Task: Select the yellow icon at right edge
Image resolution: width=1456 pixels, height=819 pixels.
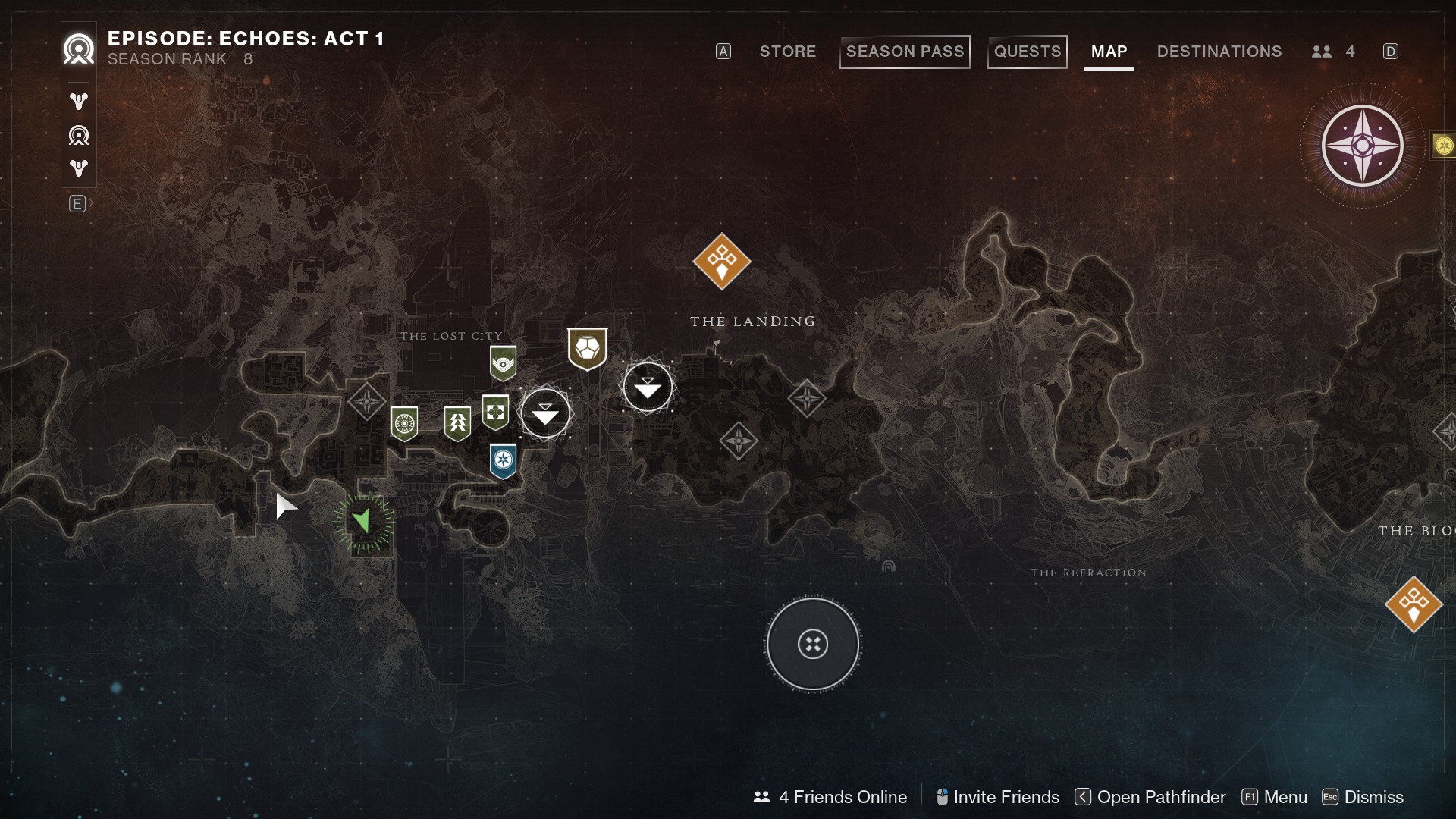Action: tap(1444, 146)
